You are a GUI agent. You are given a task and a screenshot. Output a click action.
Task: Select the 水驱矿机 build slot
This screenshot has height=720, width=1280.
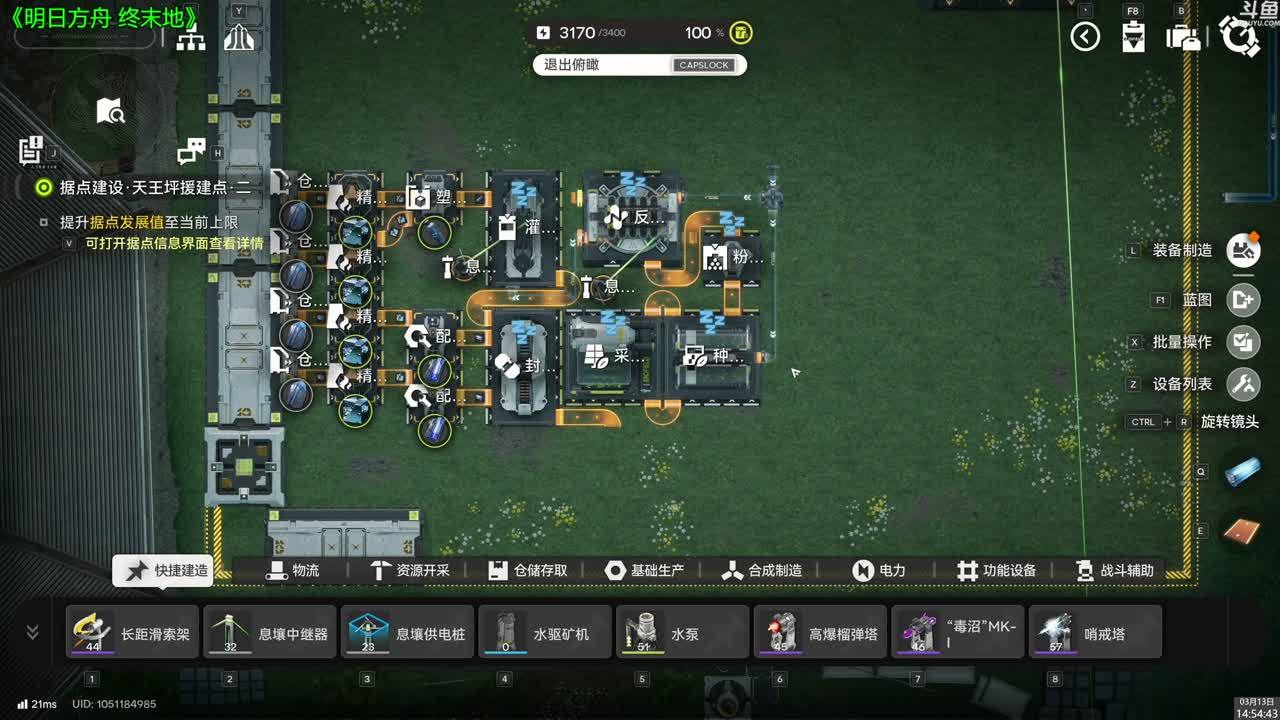(x=546, y=632)
